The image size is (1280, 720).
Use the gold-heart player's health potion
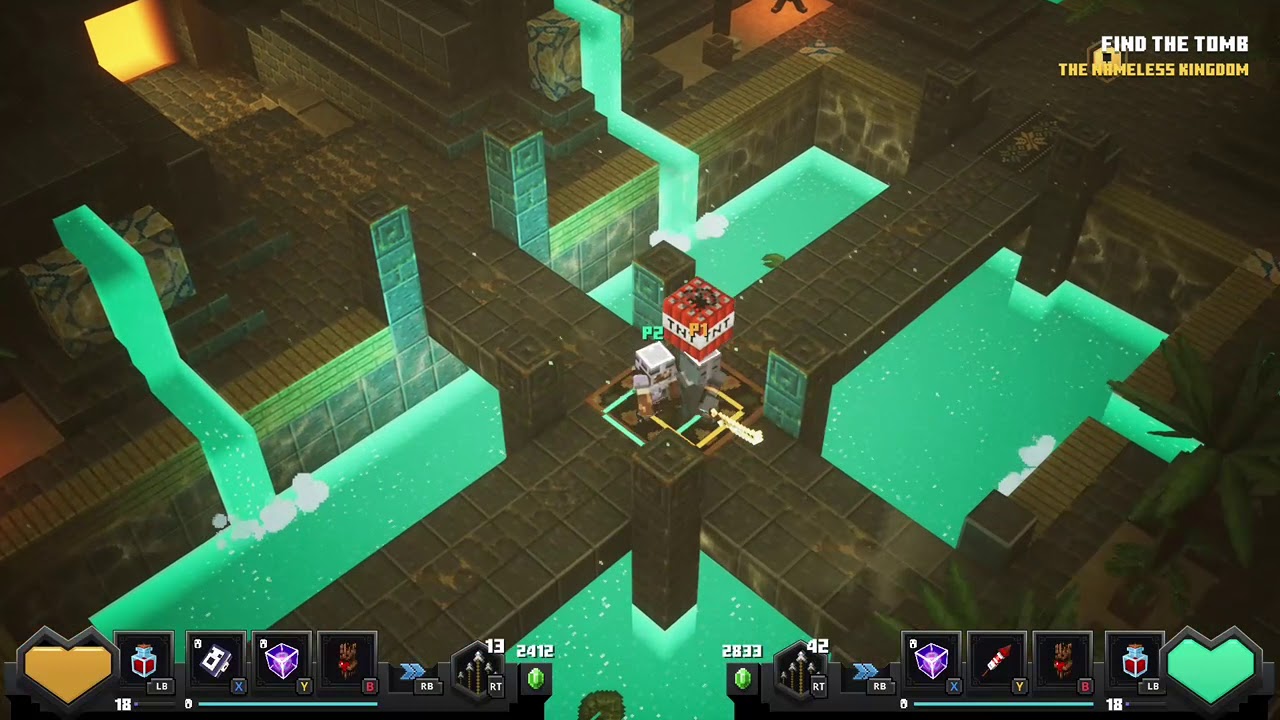[x=144, y=662]
